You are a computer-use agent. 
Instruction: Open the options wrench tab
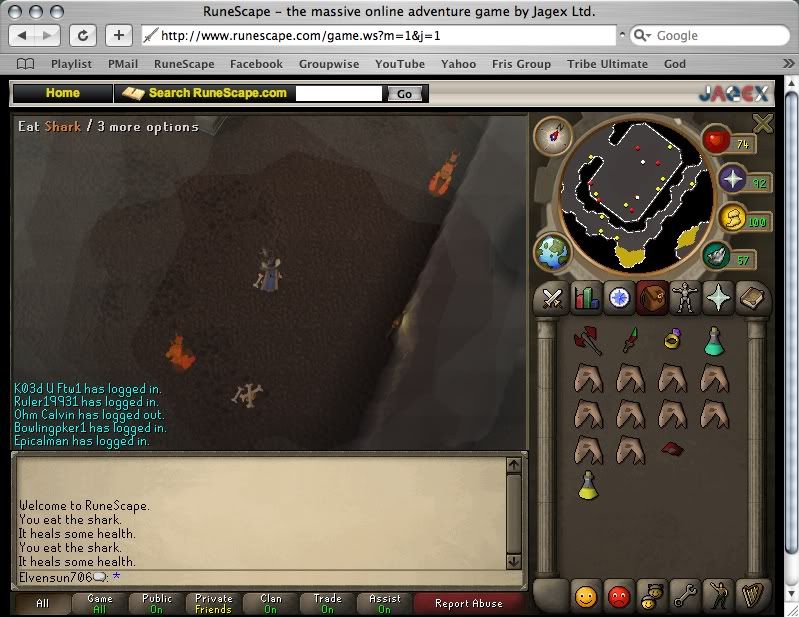click(685, 596)
